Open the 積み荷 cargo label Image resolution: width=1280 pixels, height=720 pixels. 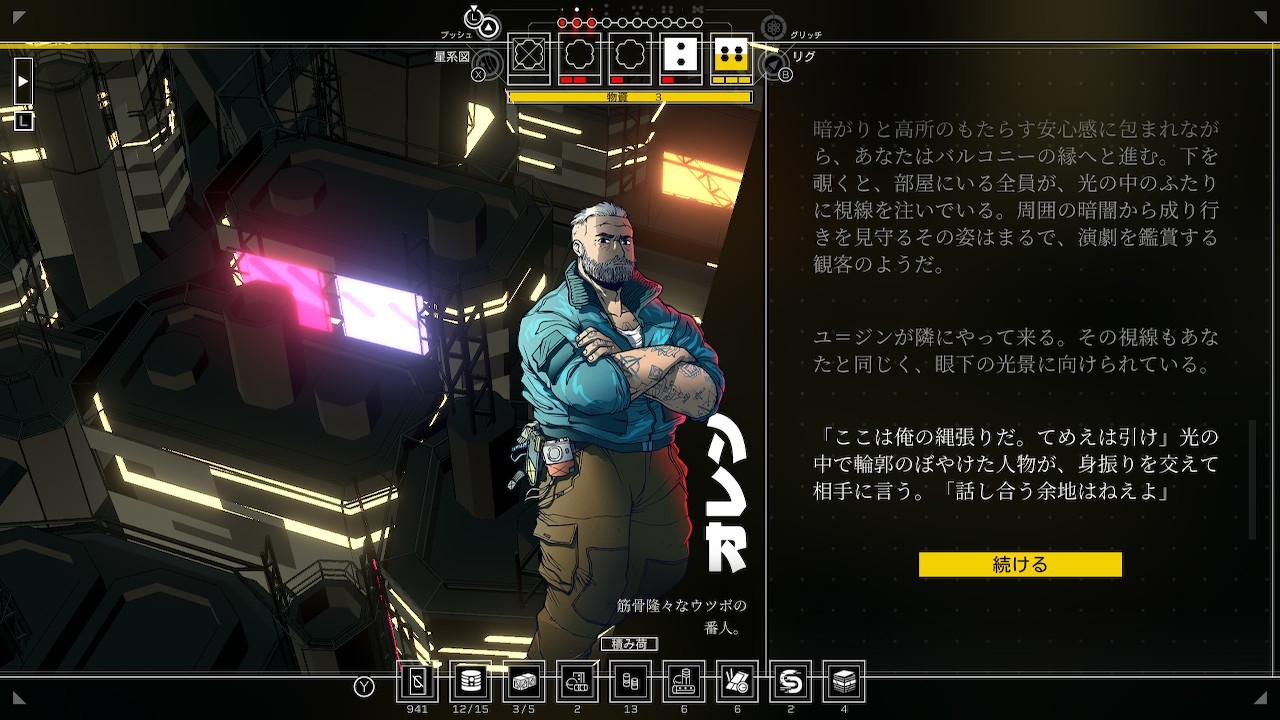click(x=629, y=644)
